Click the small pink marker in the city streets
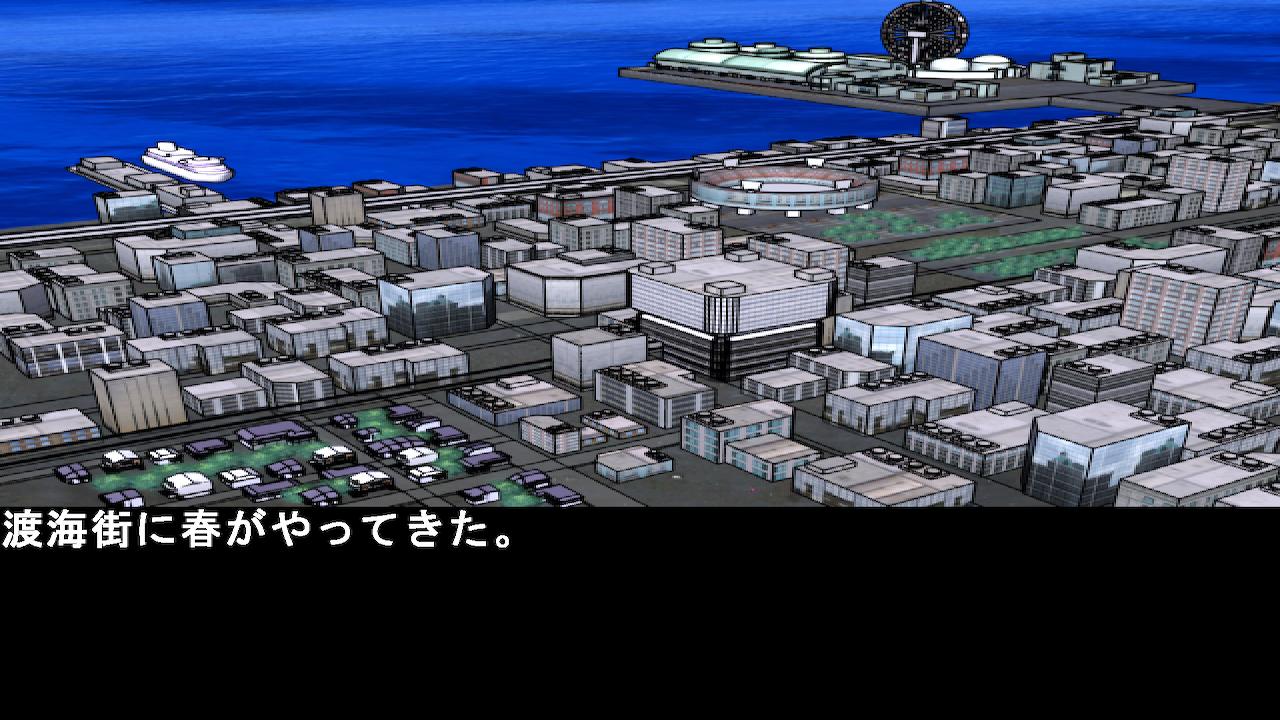Image resolution: width=1280 pixels, height=720 pixels. point(752,488)
